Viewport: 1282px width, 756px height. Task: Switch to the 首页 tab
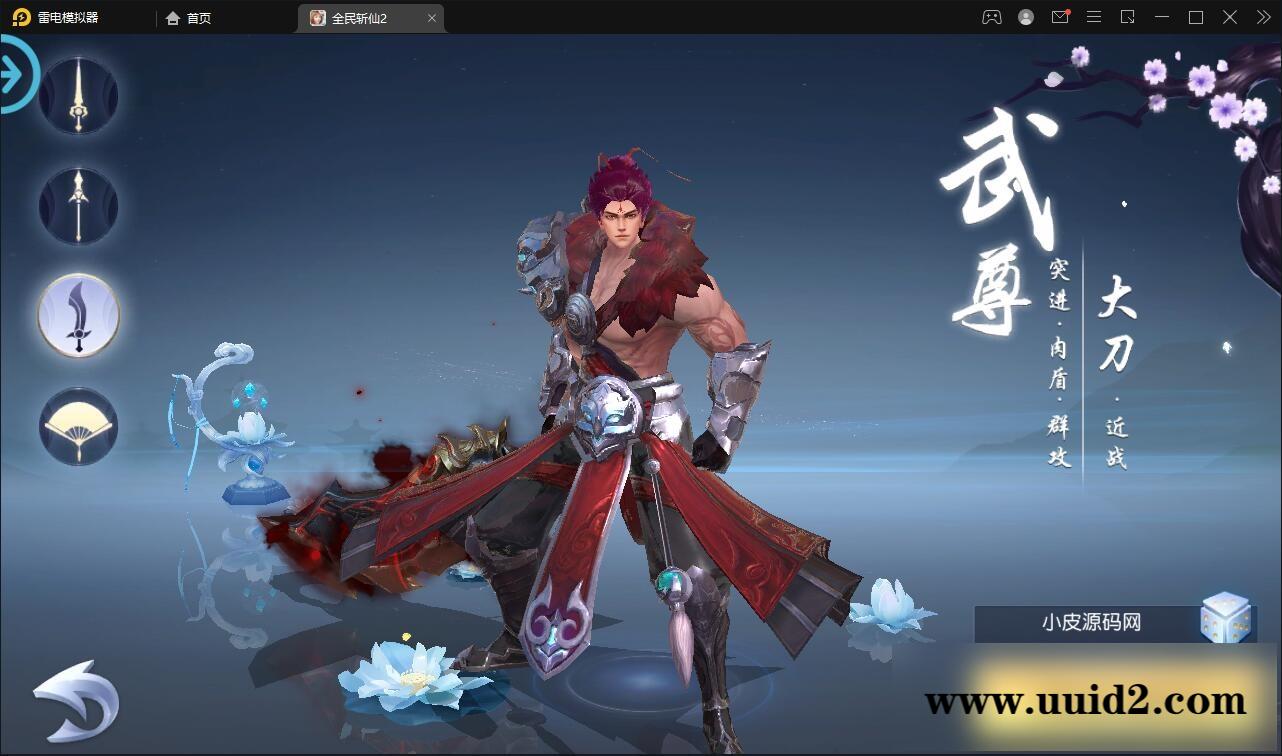point(188,18)
